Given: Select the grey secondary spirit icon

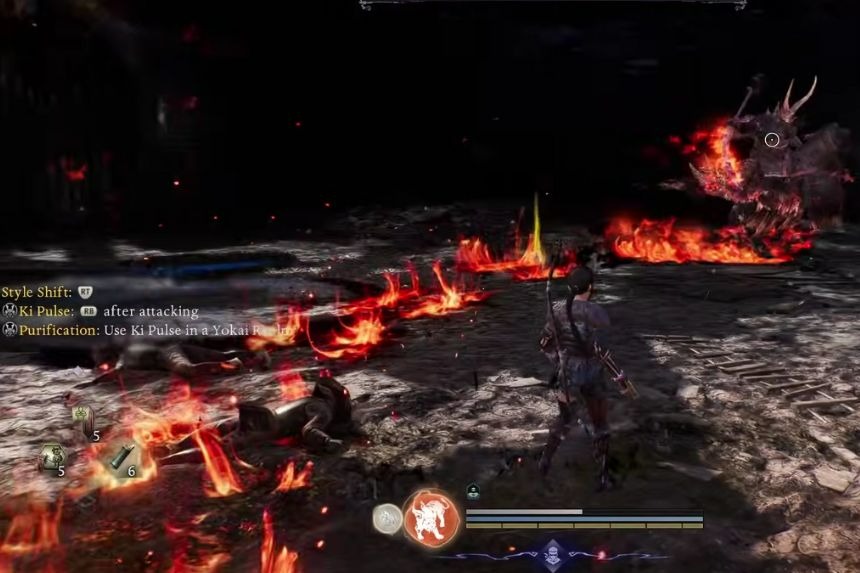Looking at the screenshot, I should point(387,517).
